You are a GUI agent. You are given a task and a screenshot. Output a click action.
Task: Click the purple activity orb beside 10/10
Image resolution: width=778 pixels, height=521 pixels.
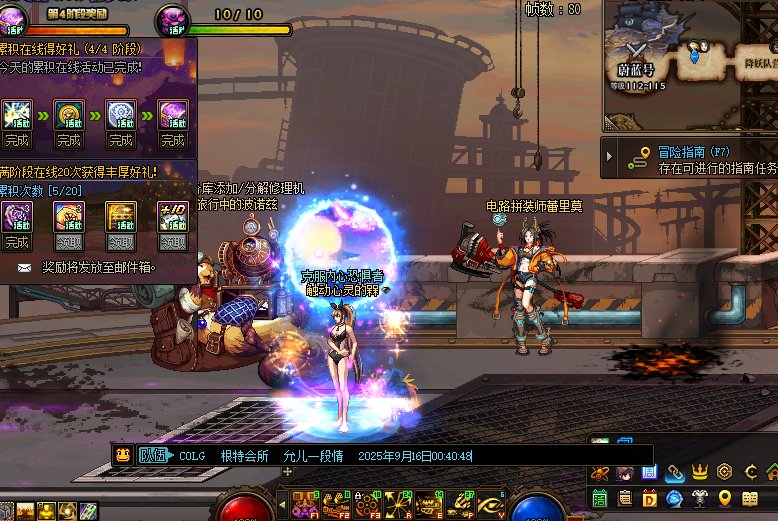[173, 17]
